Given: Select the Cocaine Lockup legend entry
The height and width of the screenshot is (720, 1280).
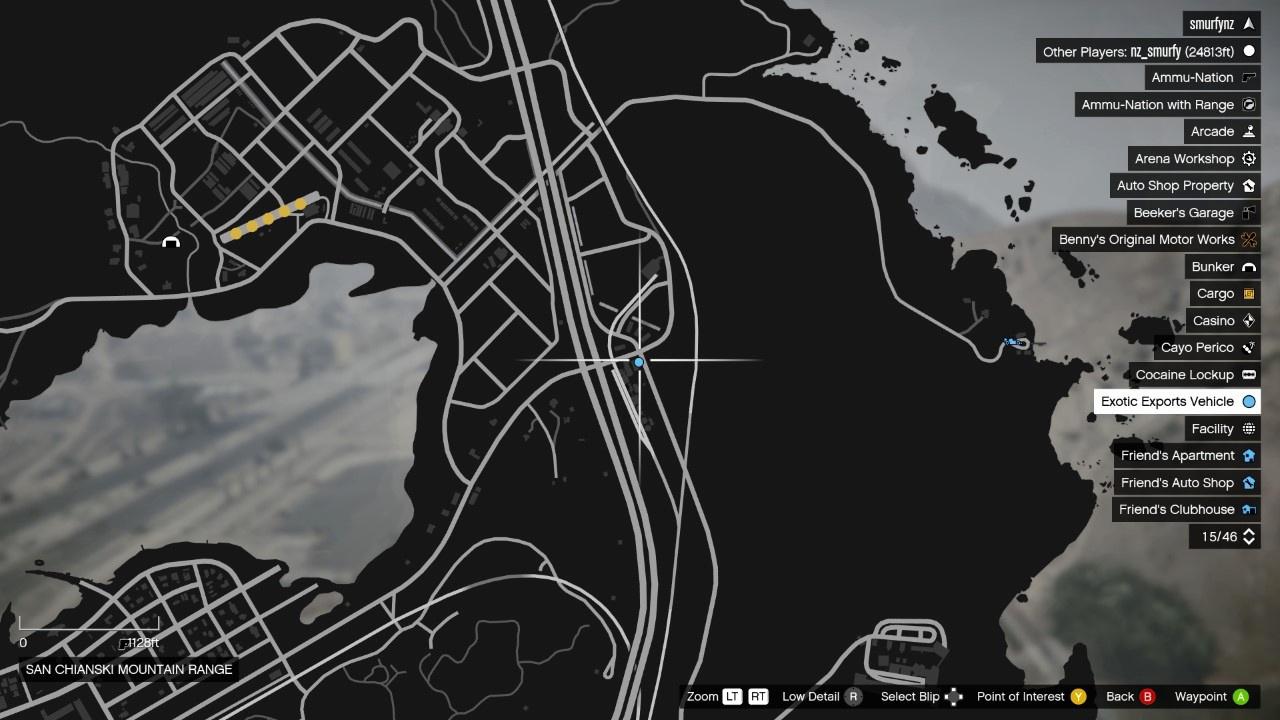Looking at the screenshot, I should [1194, 375].
